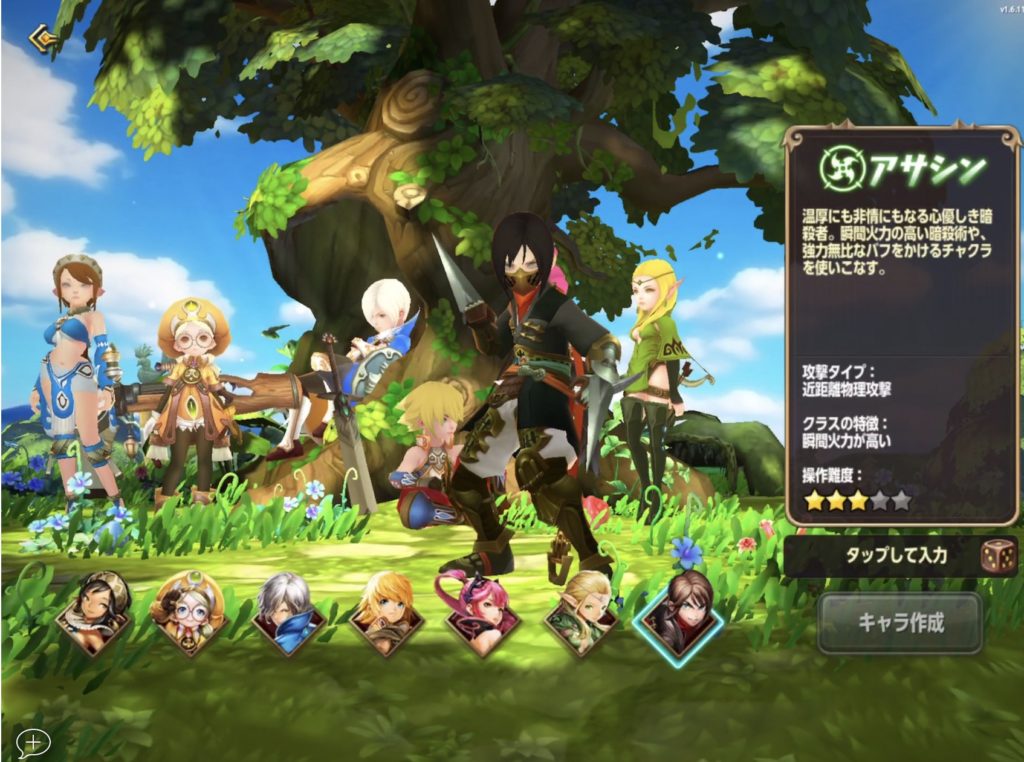
Task: Select the blonde boy class portrait
Action: pos(387,614)
